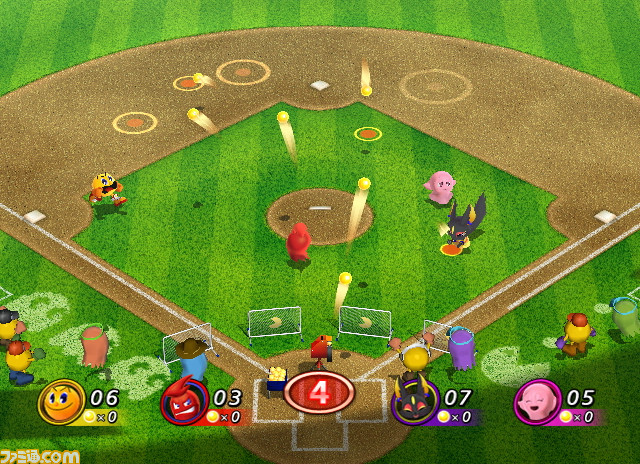
Task: Select the dark horned player portrait
Action: point(411,403)
